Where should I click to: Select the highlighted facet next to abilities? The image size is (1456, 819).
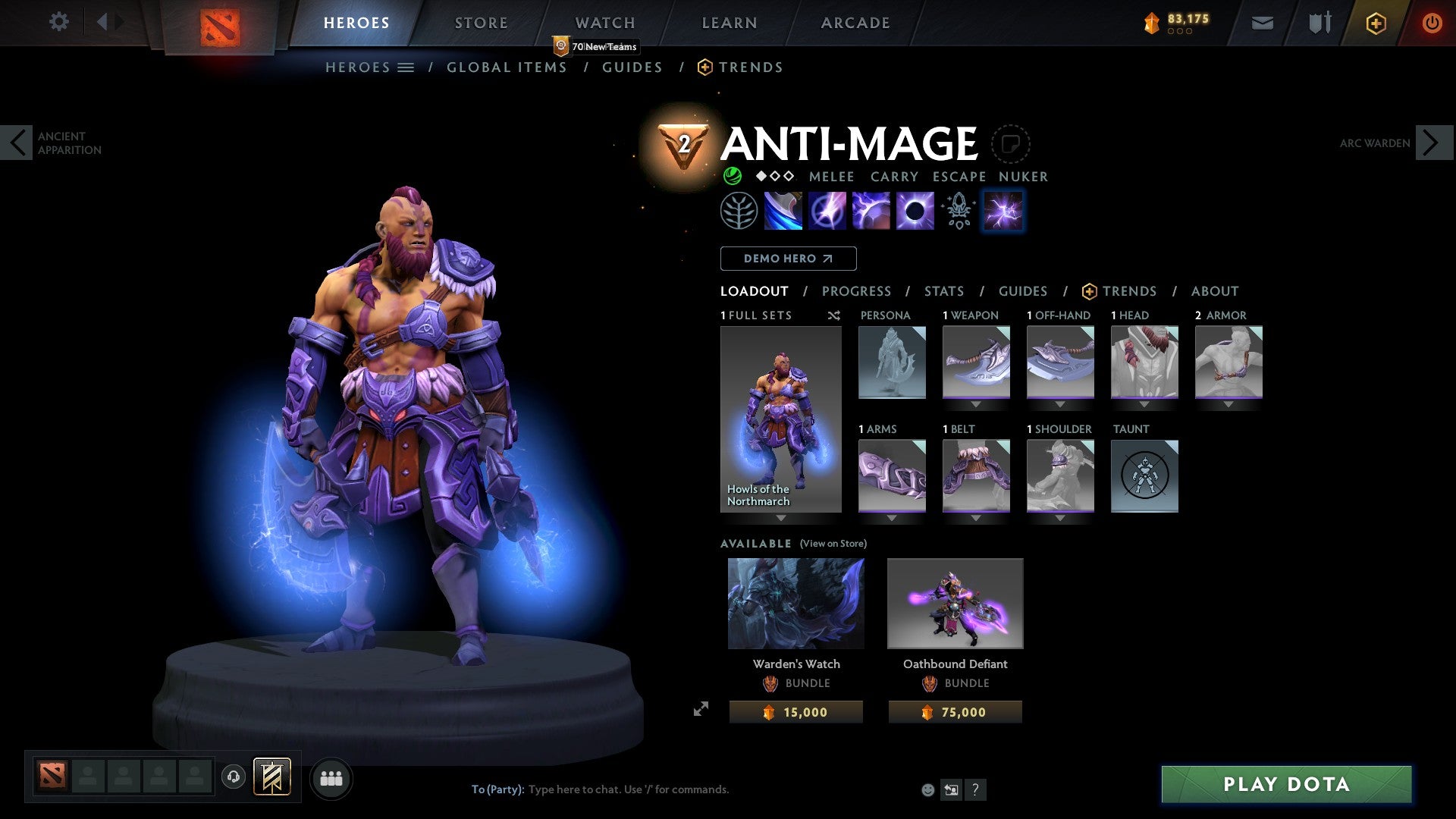coord(1003,210)
